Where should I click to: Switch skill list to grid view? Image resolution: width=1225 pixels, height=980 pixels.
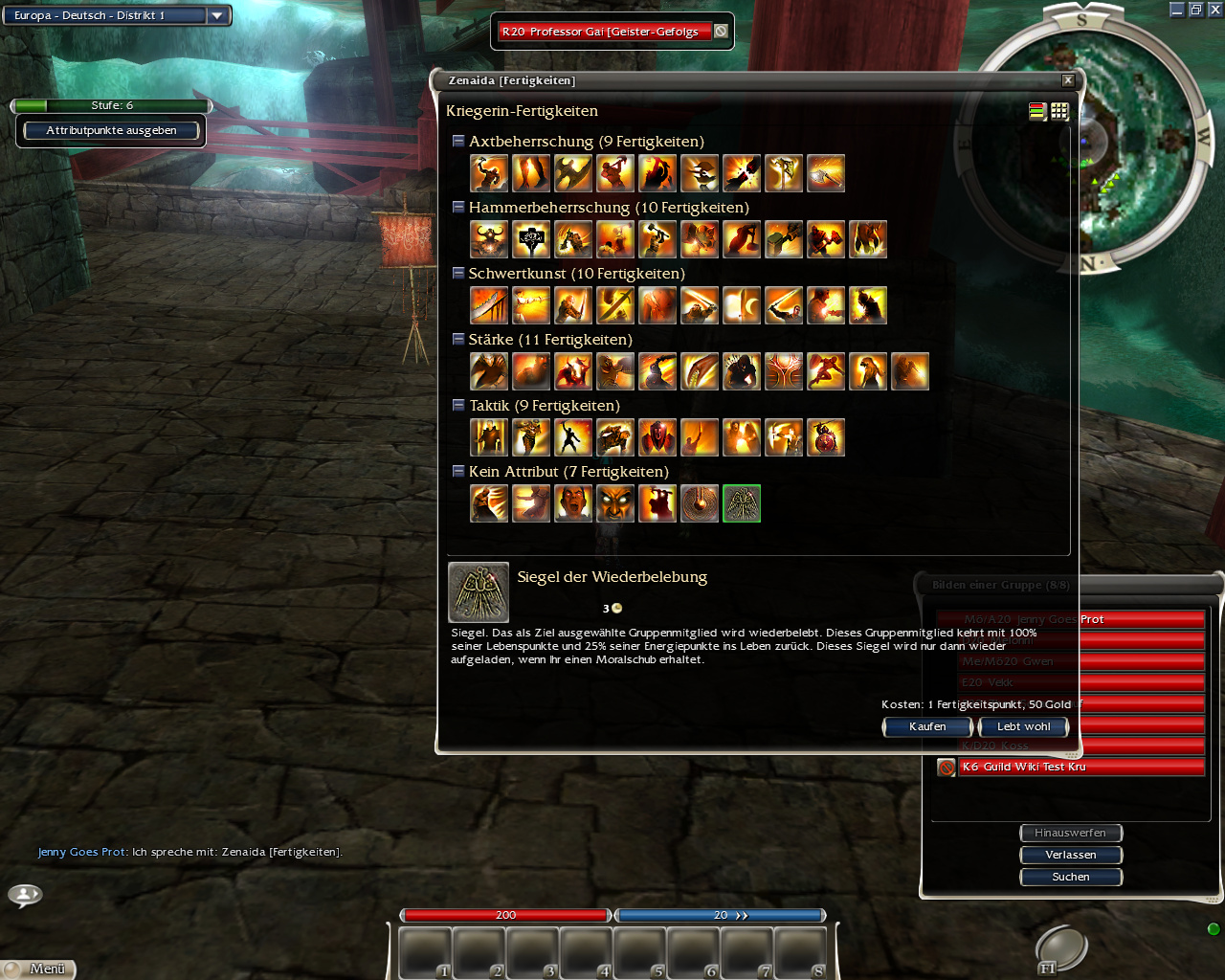click(x=1059, y=111)
